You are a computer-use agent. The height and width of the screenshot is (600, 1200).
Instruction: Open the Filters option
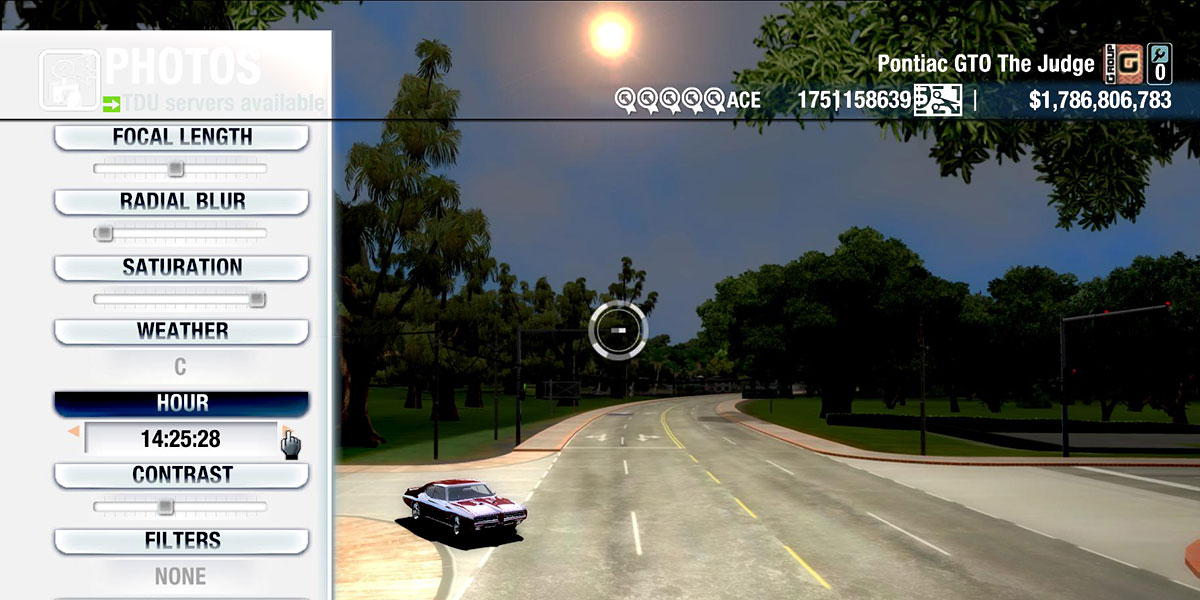(181, 540)
